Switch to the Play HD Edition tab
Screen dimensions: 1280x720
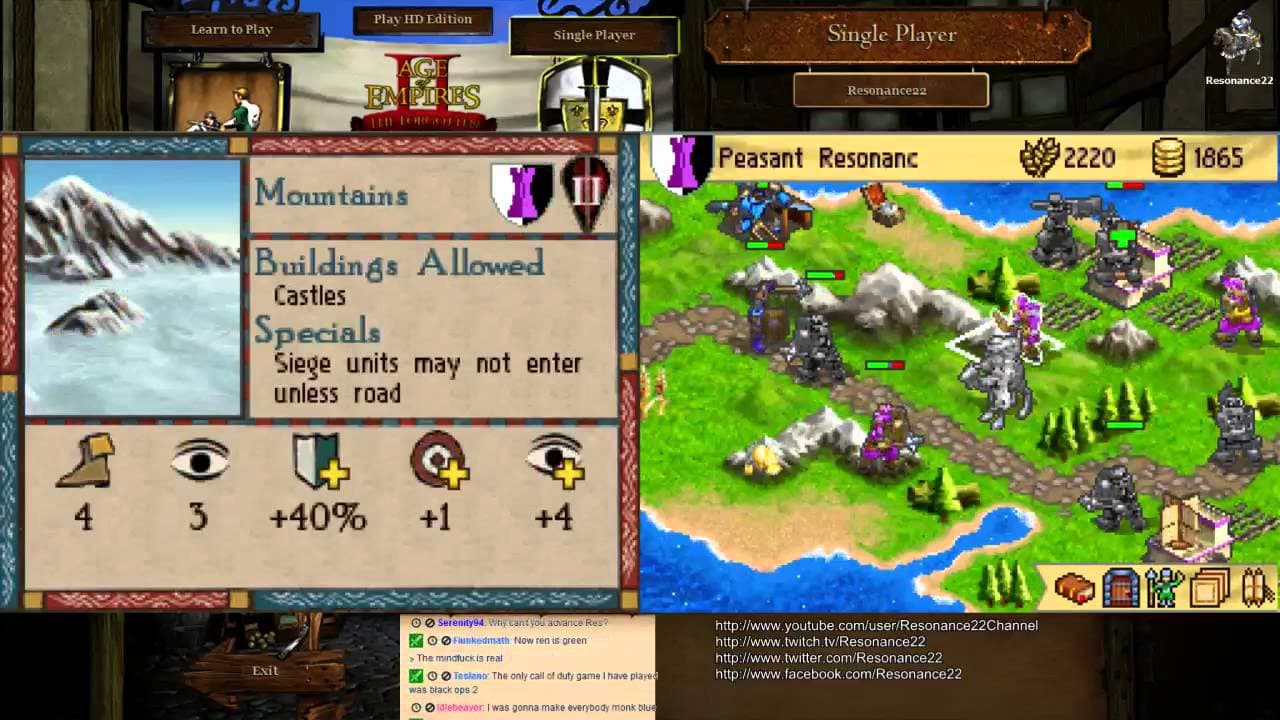(421, 18)
